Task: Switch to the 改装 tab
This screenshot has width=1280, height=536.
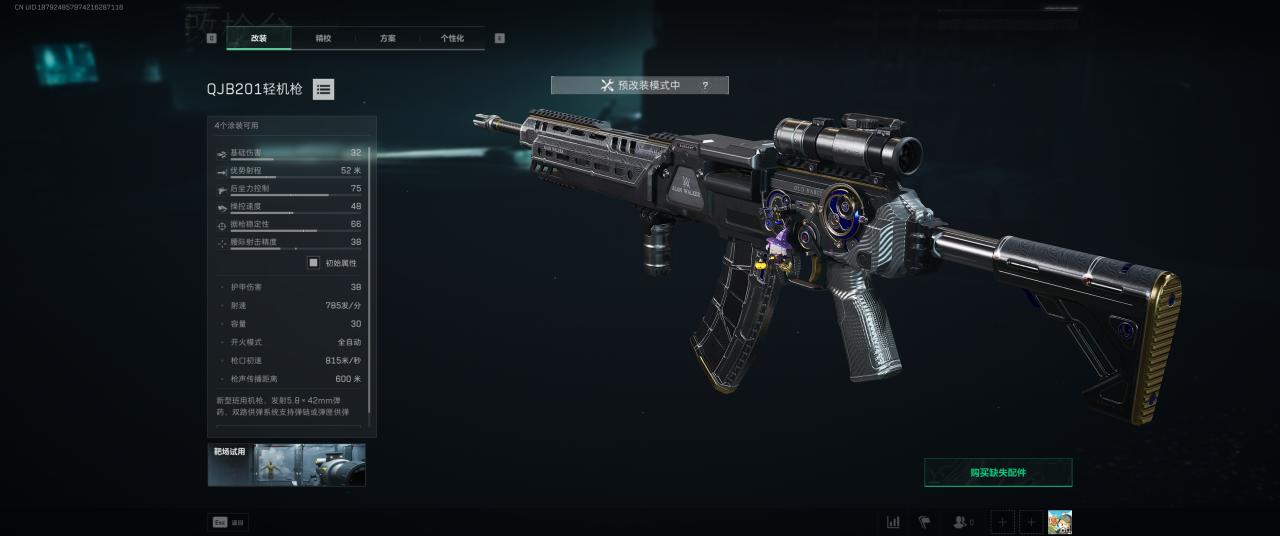Action: 259,38
